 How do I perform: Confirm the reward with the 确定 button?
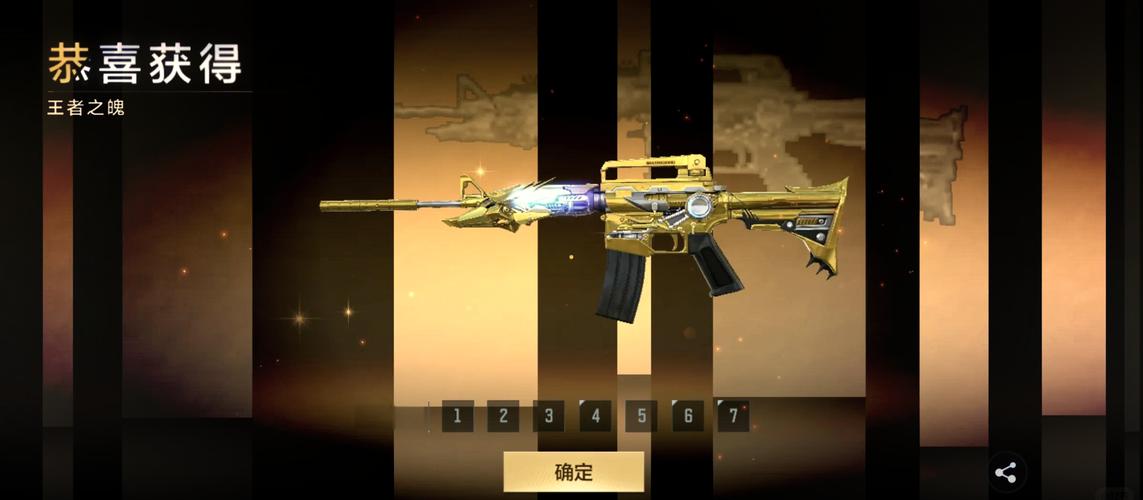[x=573, y=472]
